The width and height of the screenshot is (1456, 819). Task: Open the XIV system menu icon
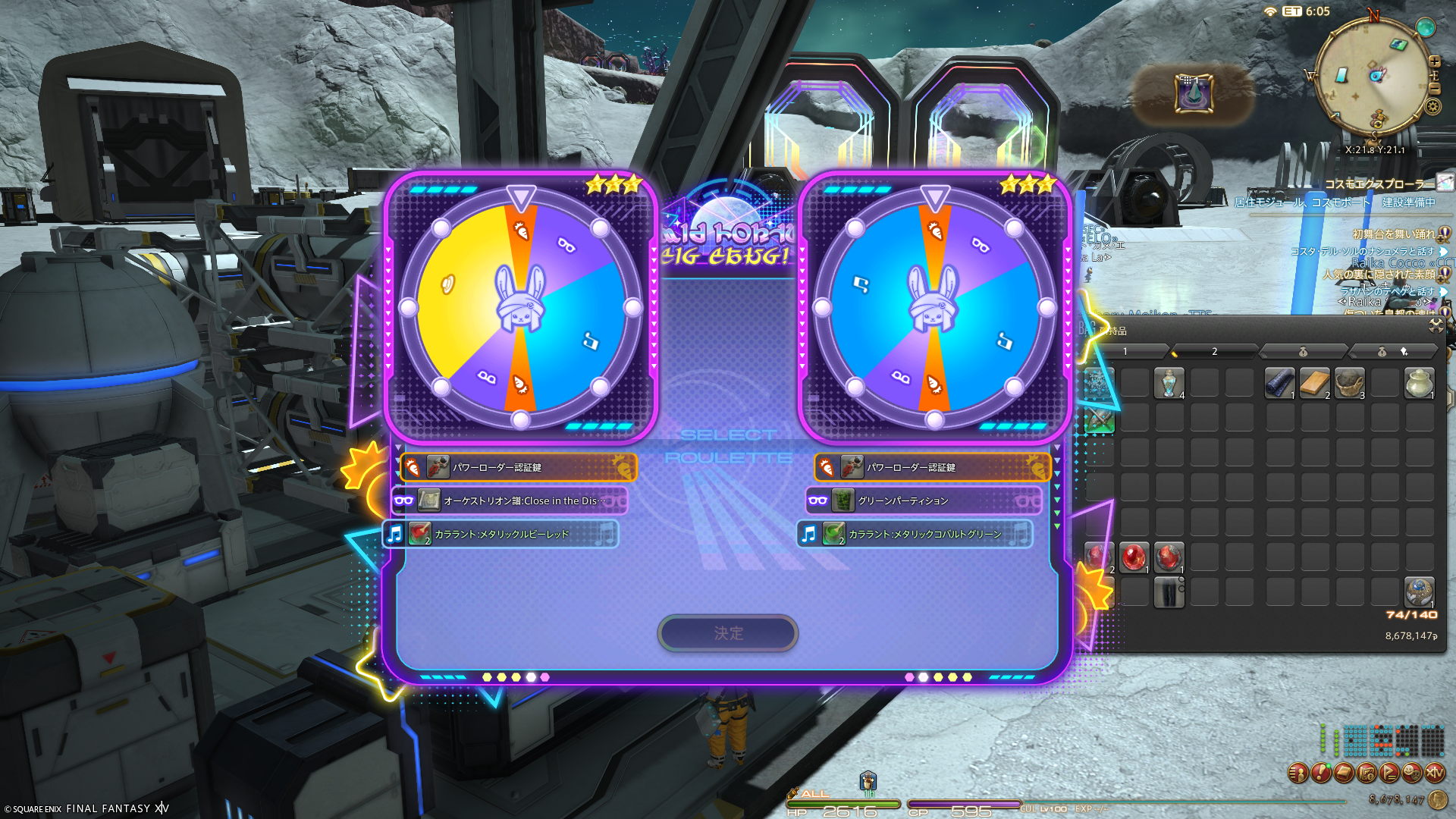pyautogui.click(x=1435, y=773)
